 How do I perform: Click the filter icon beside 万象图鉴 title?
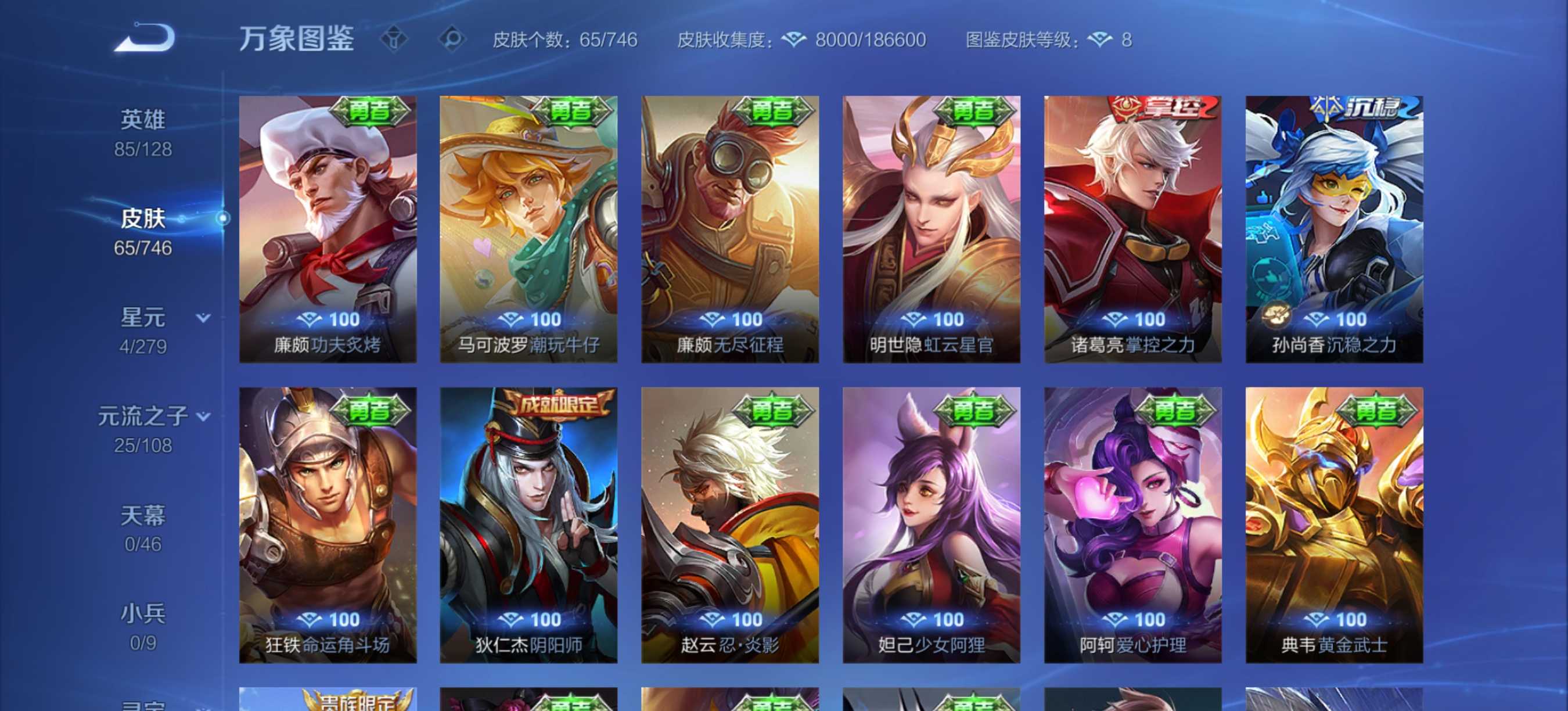pyautogui.click(x=395, y=38)
